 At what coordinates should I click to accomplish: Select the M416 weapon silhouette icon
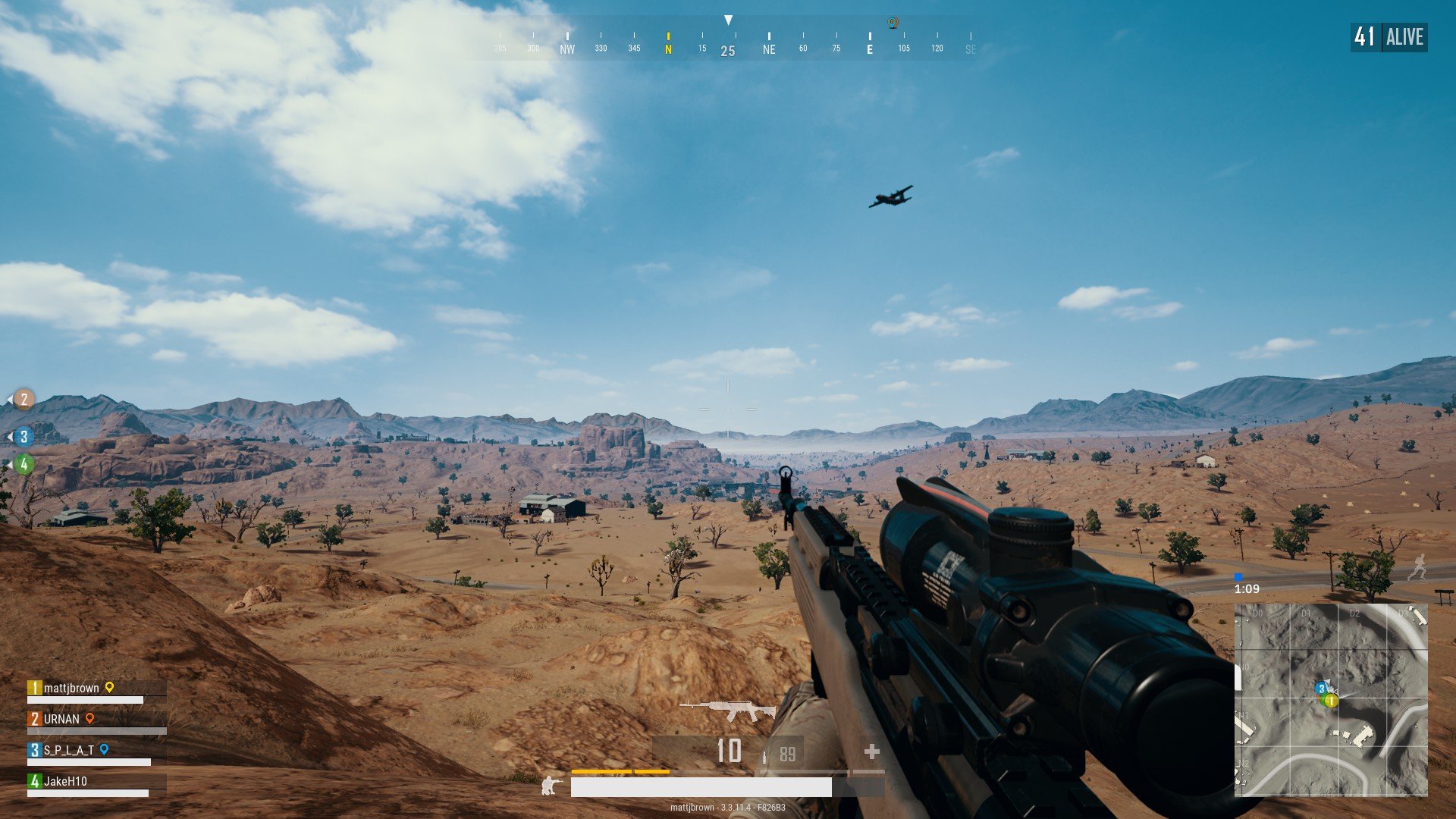(730, 710)
